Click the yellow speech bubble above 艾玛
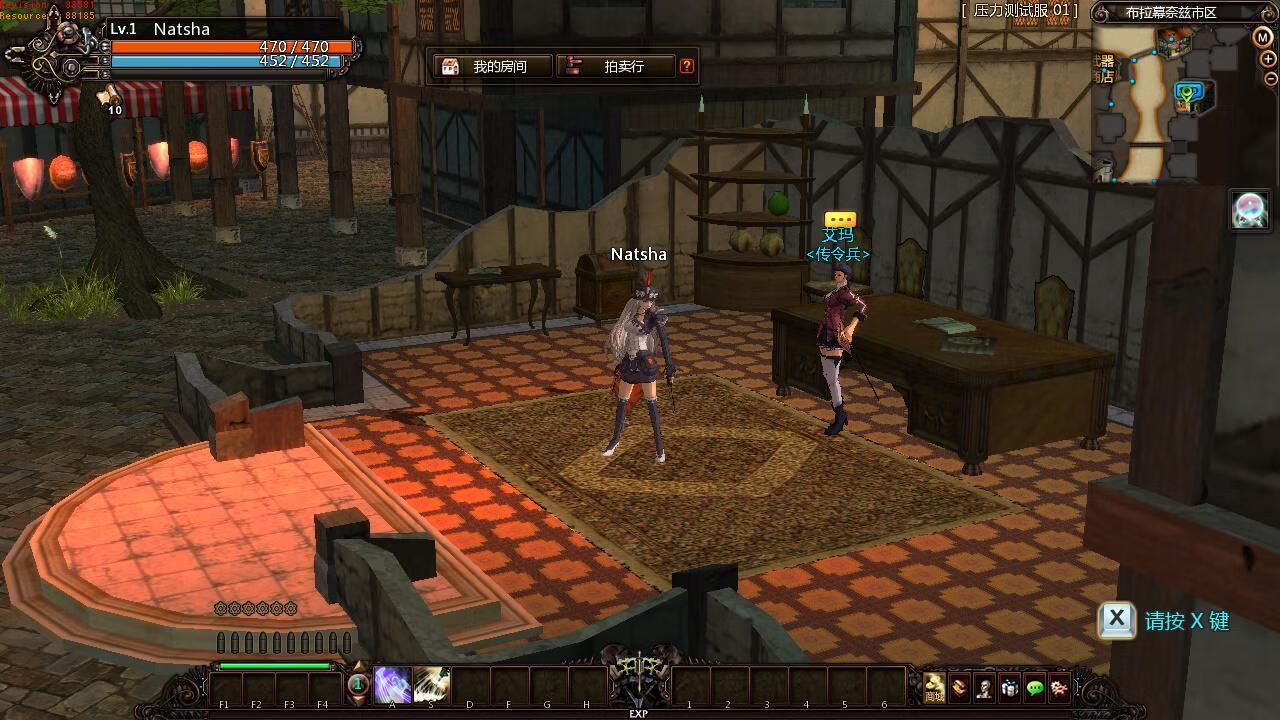Viewport: 1280px width, 720px height. click(x=840, y=219)
